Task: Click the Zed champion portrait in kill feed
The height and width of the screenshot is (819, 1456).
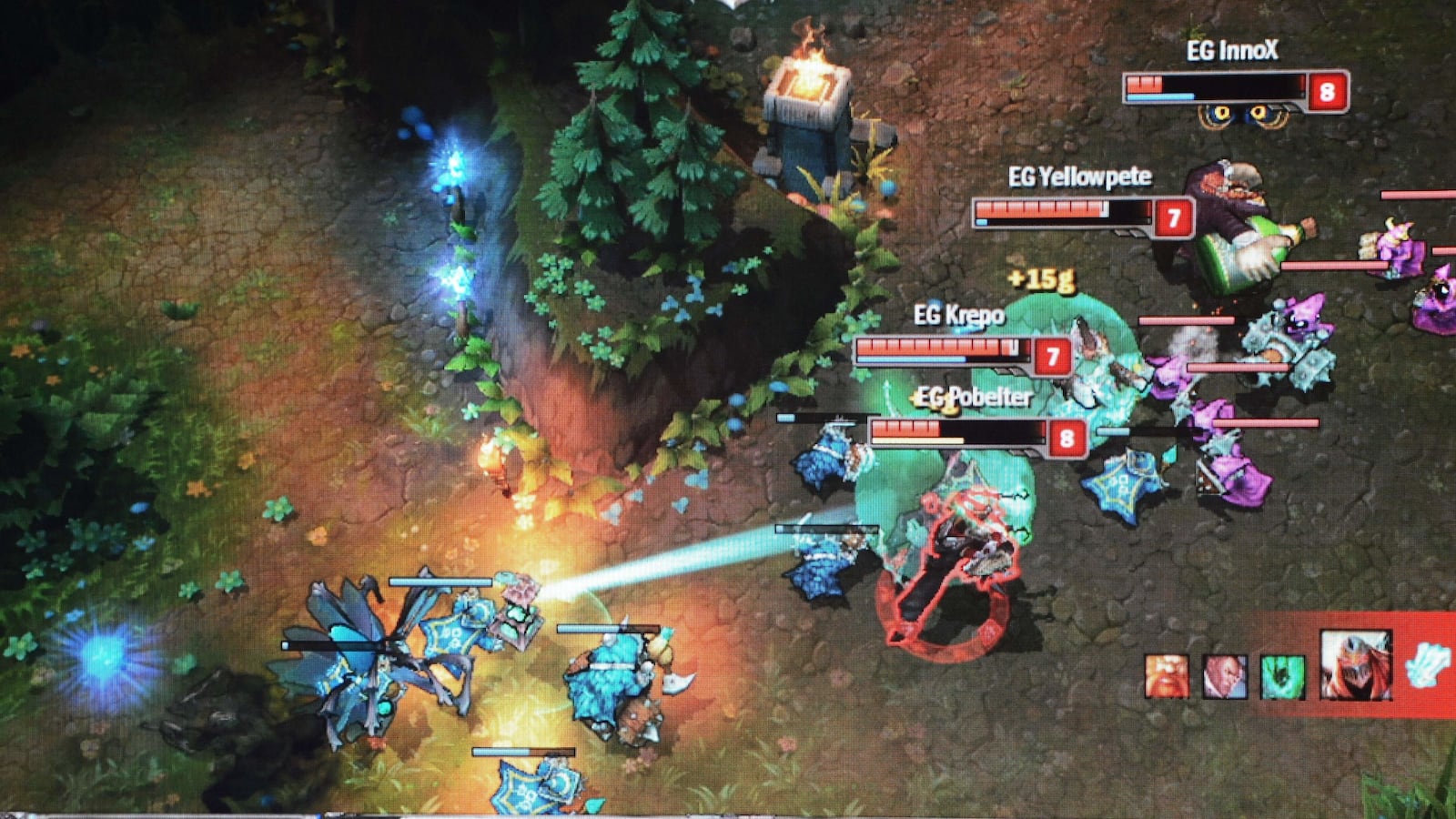Action: click(1355, 665)
